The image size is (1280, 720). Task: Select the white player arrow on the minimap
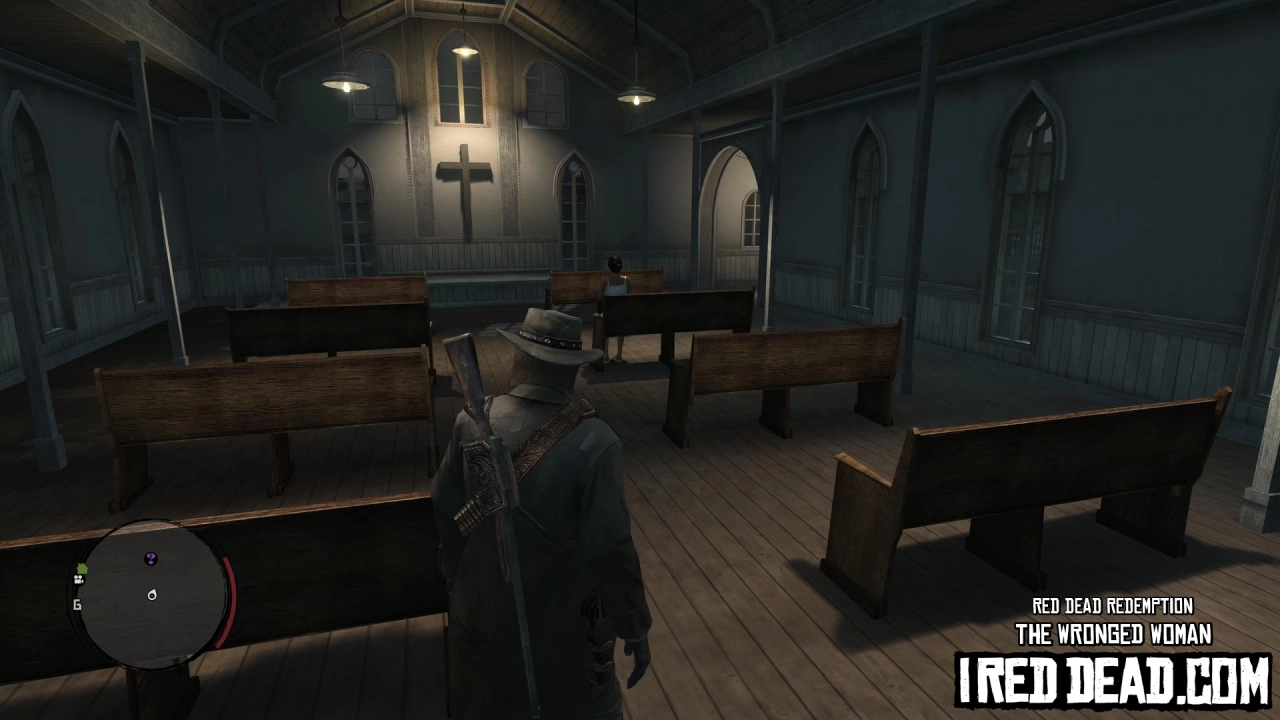click(151, 595)
